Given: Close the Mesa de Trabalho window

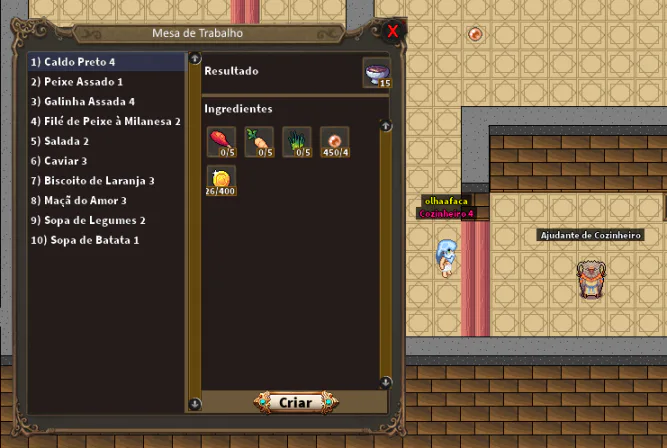Looking at the screenshot, I should [x=393, y=30].
